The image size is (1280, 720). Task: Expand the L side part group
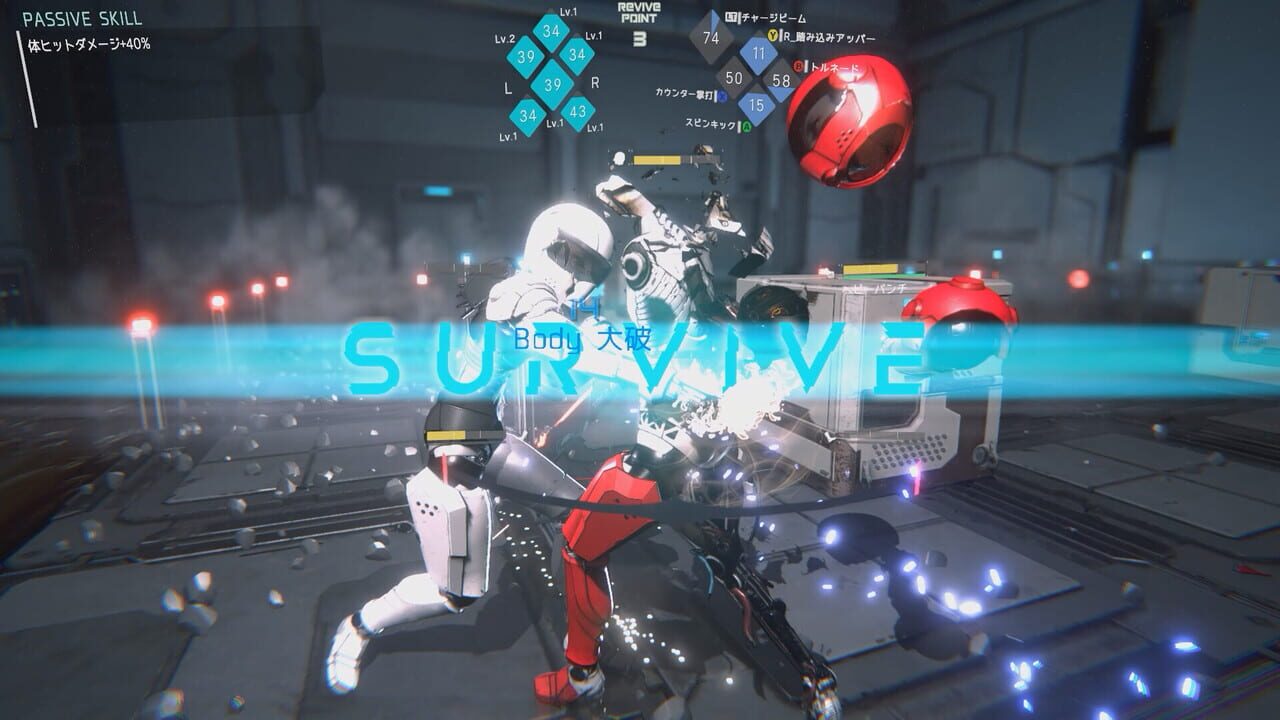[x=508, y=88]
